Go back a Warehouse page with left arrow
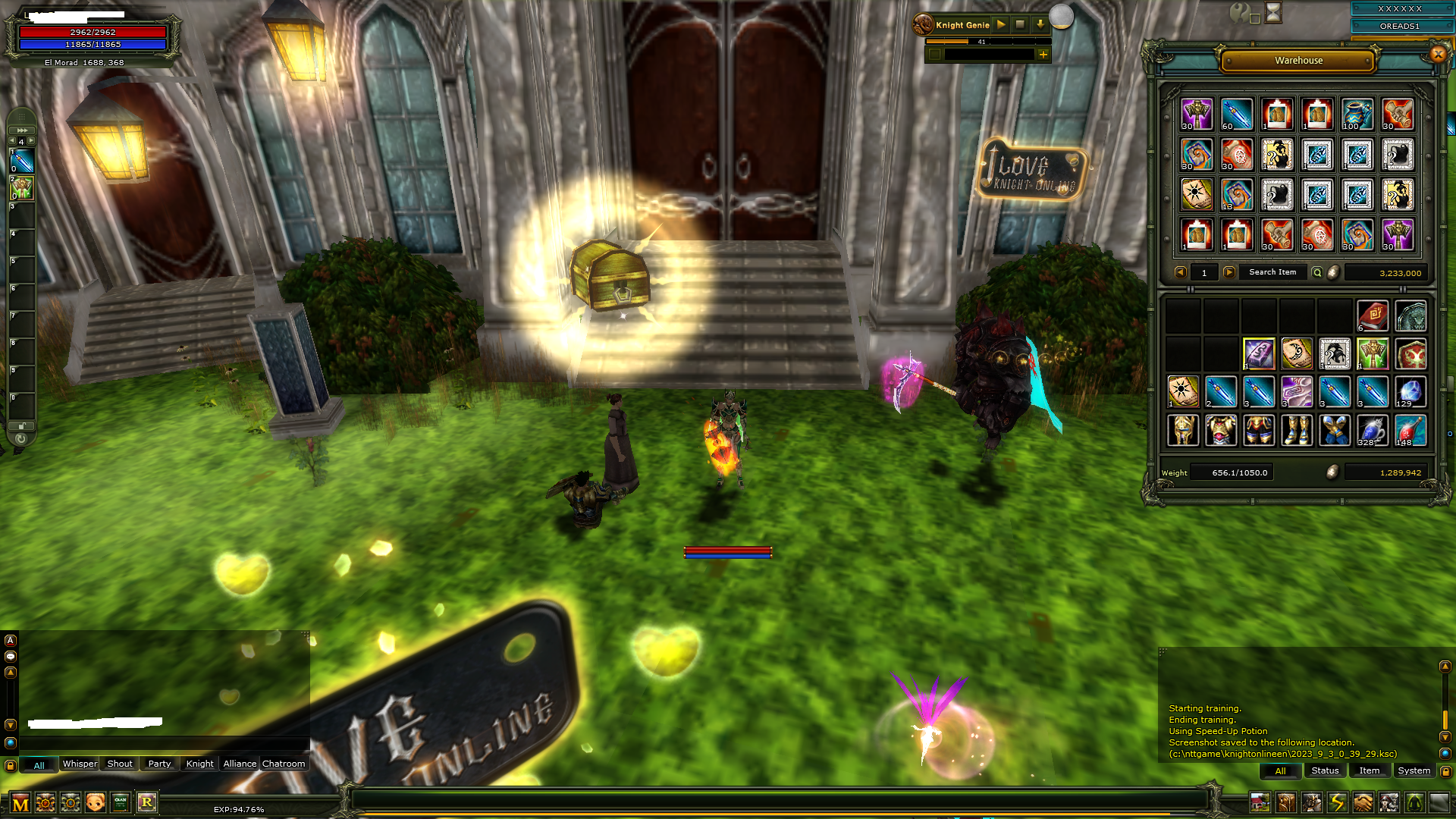1456x819 pixels. (x=1180, y=272)
